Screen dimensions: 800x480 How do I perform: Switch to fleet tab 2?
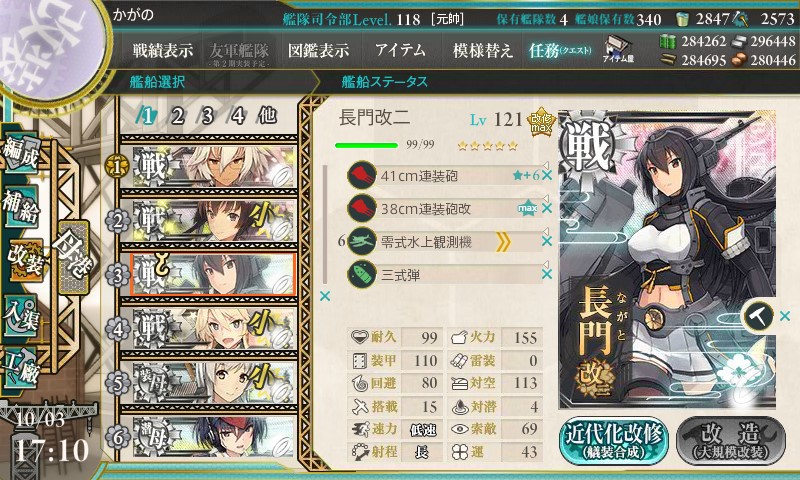(177, 115)
